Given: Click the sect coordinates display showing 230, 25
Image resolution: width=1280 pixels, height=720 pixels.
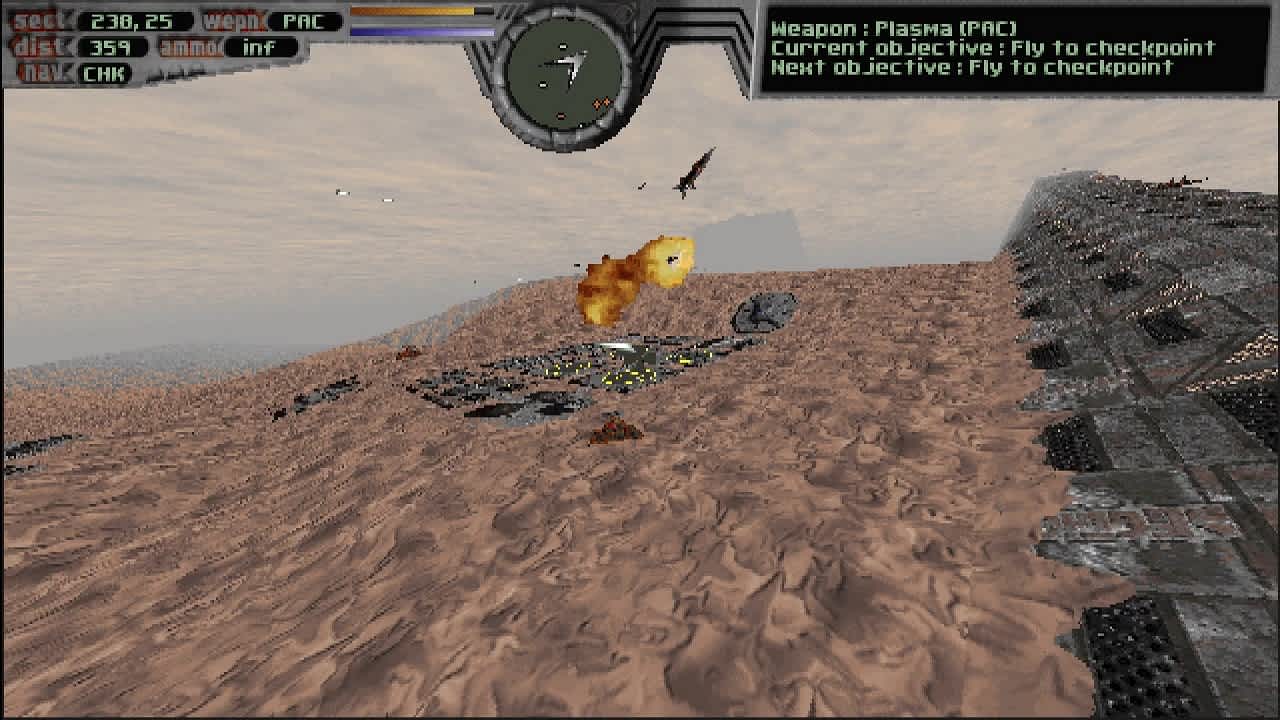Looking at the screenshot, I should pyautogui.click(x=130, y=18).
